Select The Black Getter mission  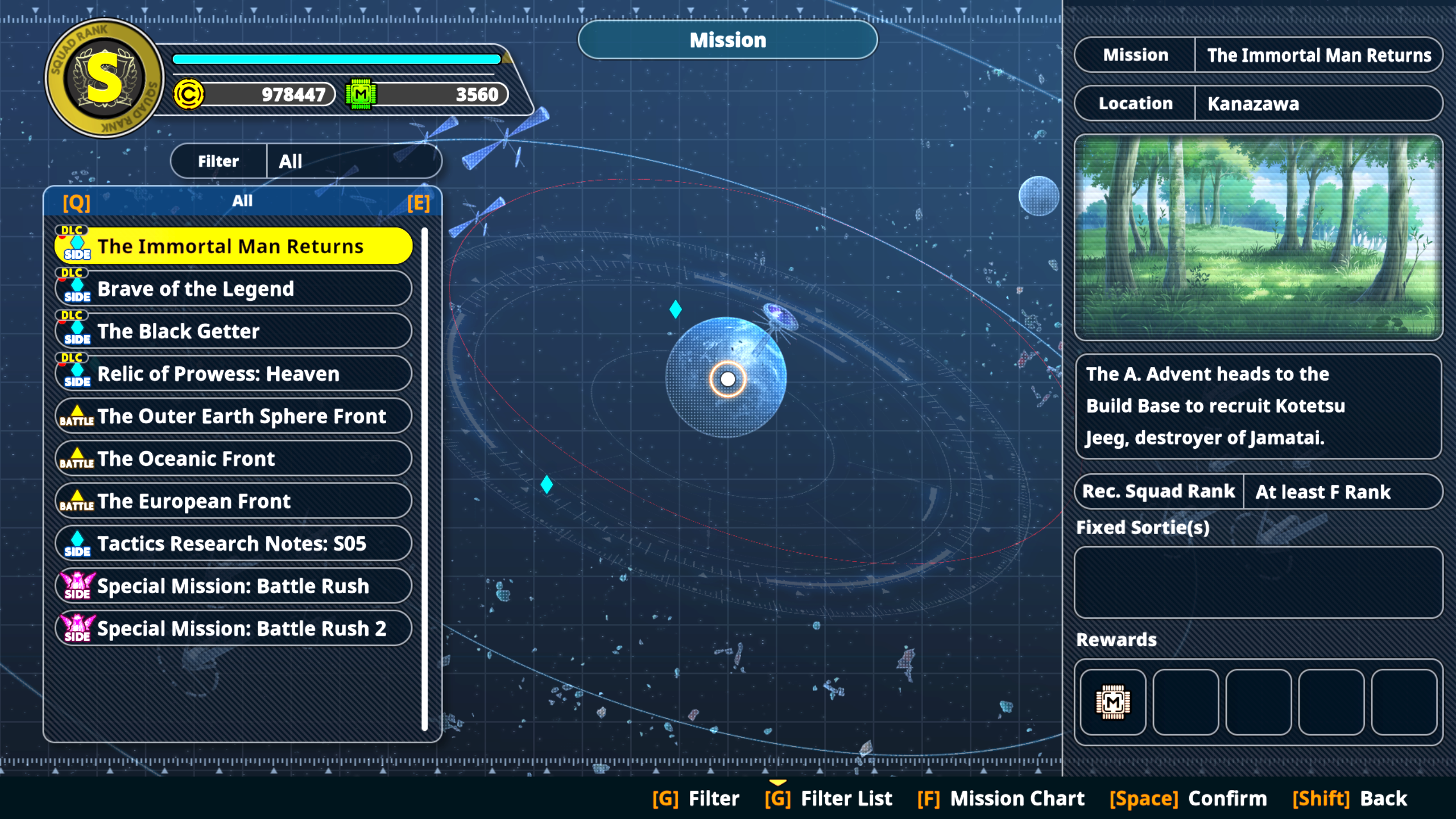(233, 332)
